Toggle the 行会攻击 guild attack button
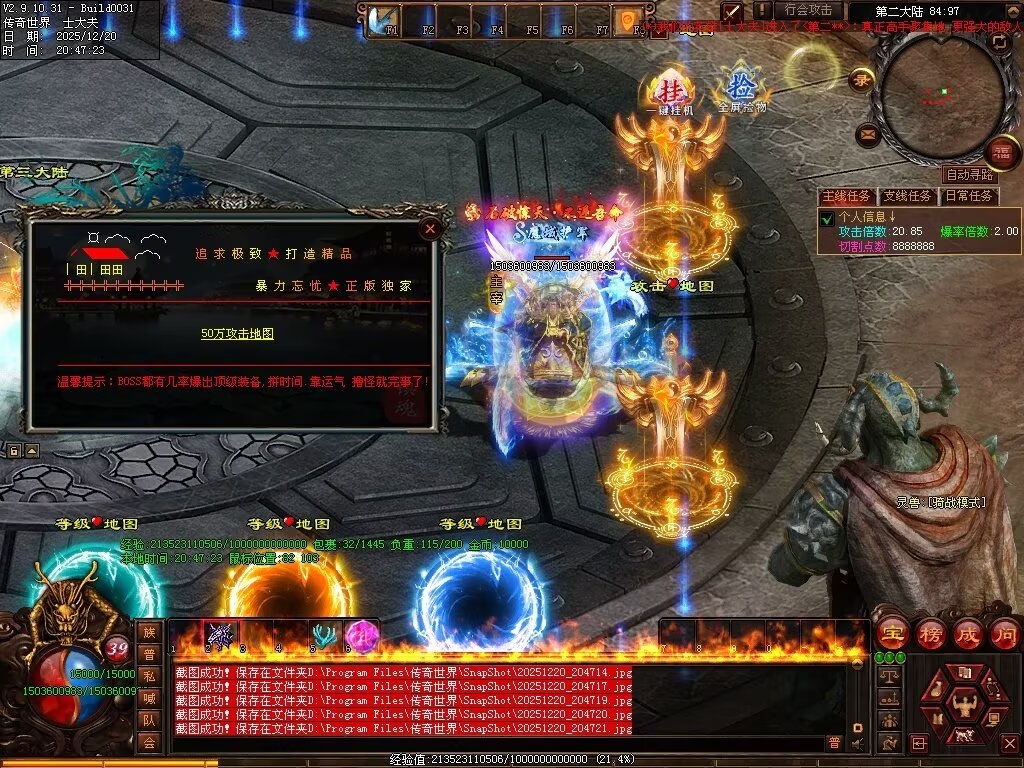 pyautogui.click(x=807, y=11)
